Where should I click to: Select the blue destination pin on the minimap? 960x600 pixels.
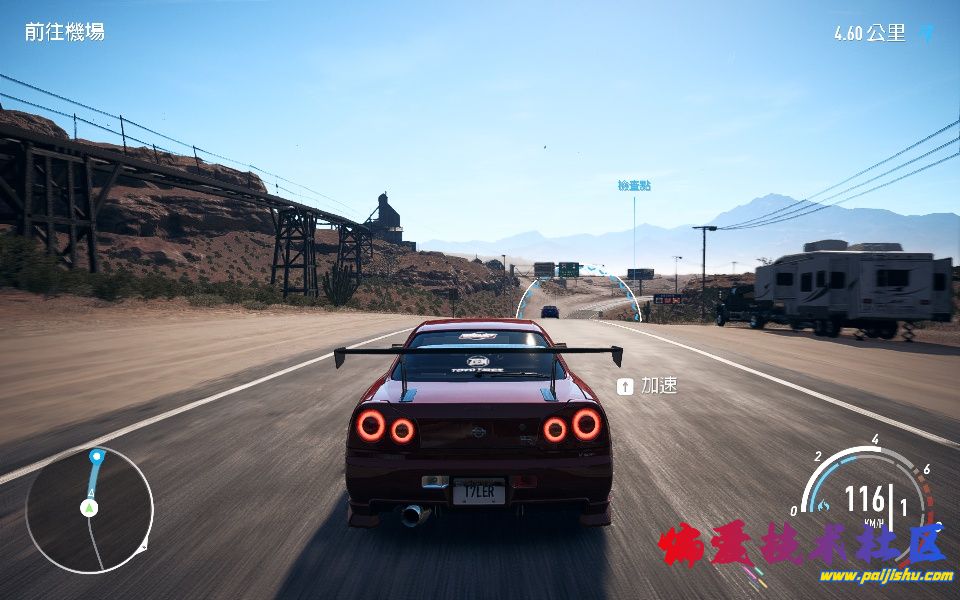tap(96, 457)
